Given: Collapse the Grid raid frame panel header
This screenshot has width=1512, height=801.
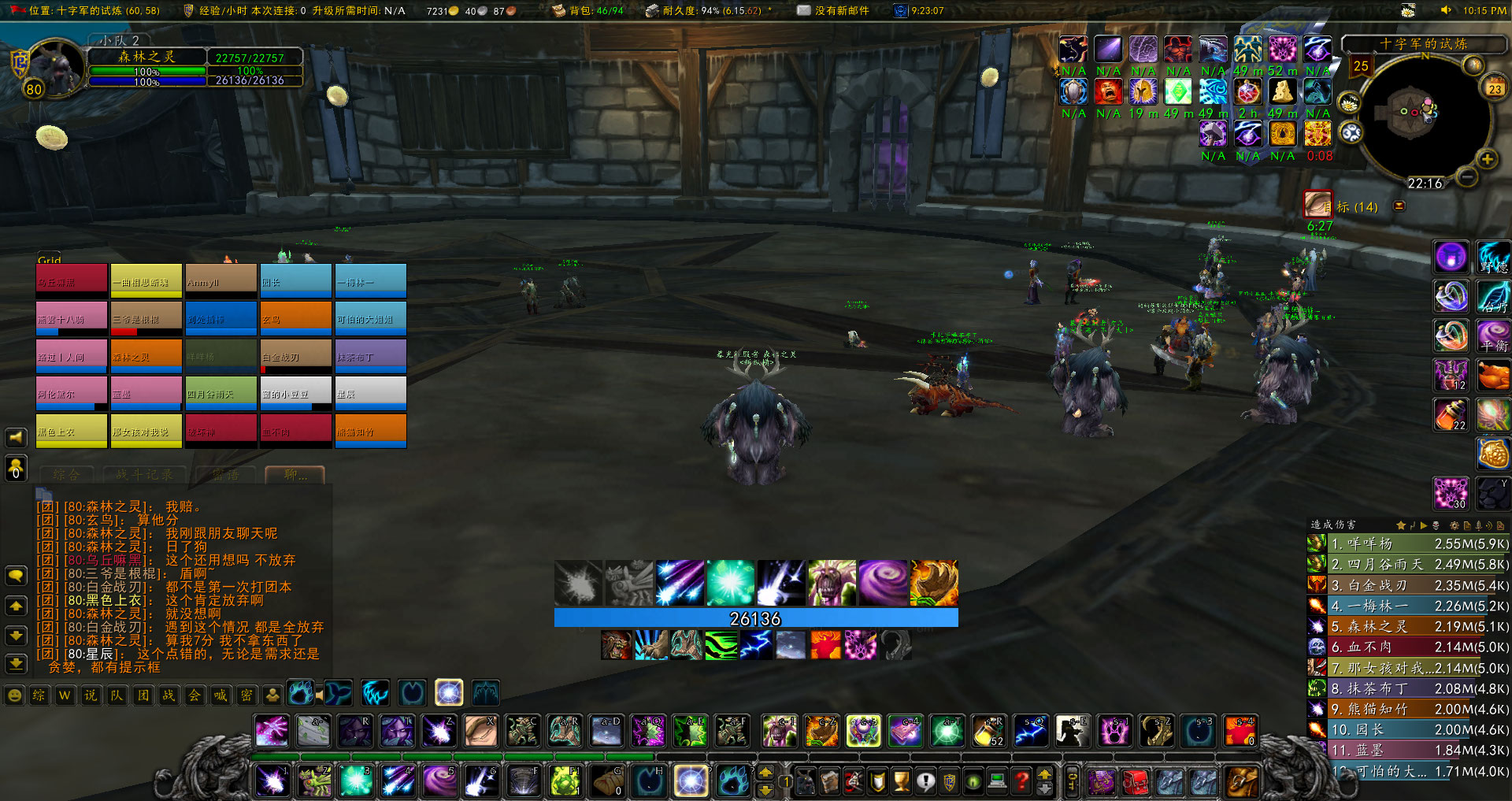Looking at the screenshot, I should (x=49, y=260).
